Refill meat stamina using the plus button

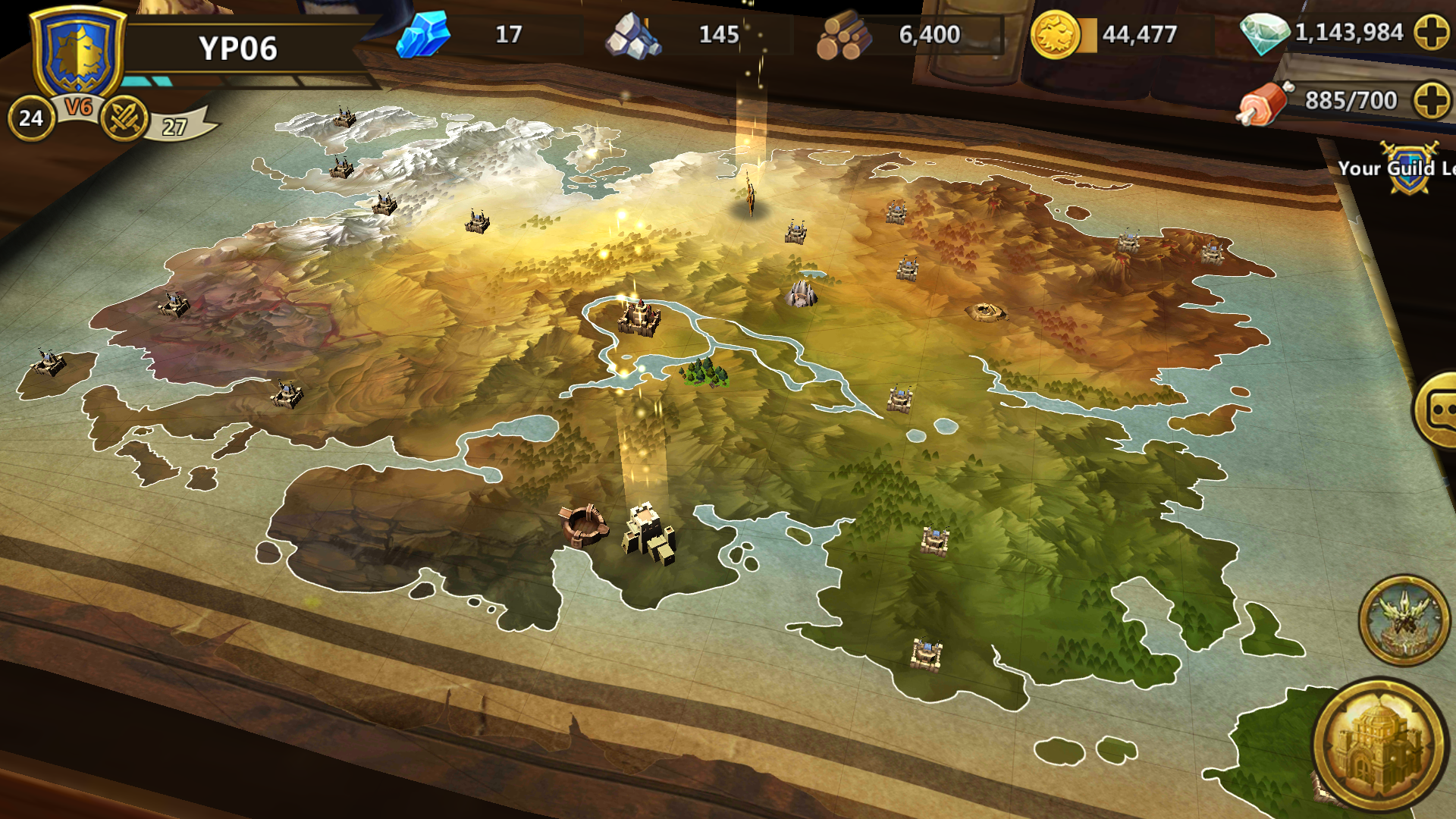click(x=1432, y=100)
